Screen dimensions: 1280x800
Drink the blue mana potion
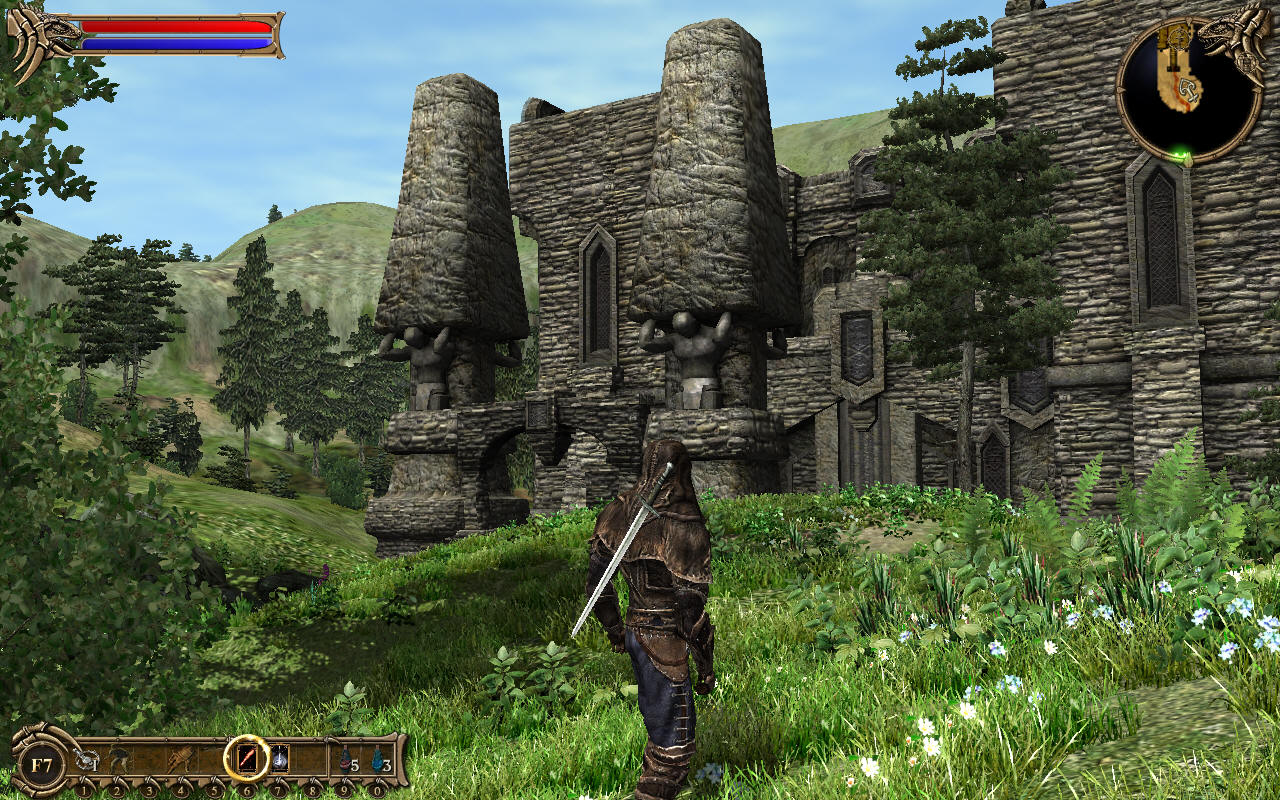pyautogui.click(x=378, y=761)
